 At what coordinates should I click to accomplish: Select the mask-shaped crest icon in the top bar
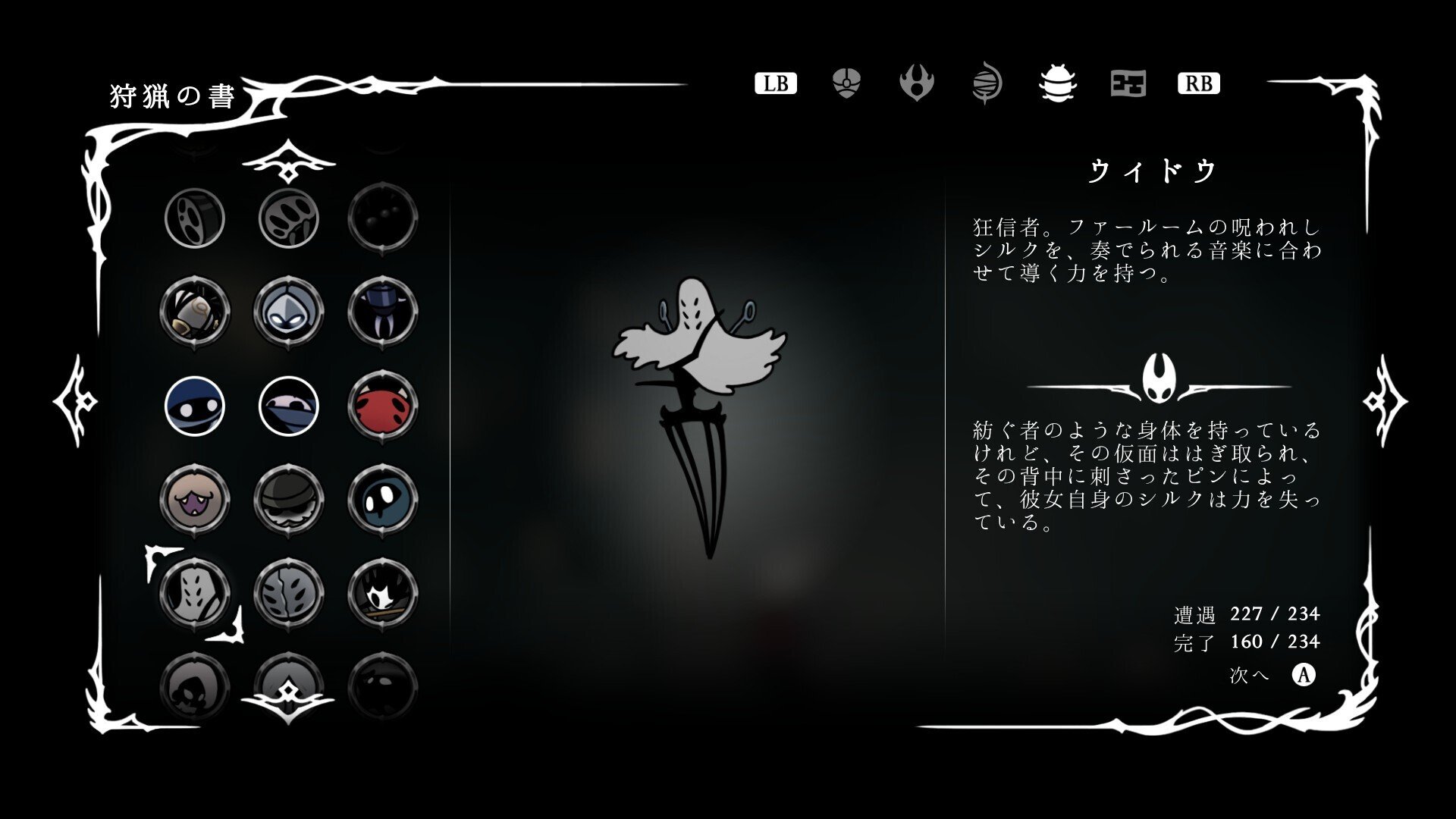coord(846,84)
